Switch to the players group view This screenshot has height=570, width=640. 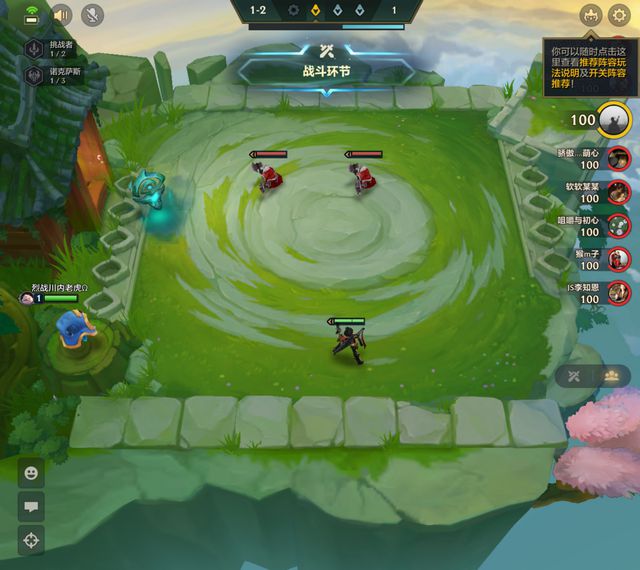coord(611,376)
